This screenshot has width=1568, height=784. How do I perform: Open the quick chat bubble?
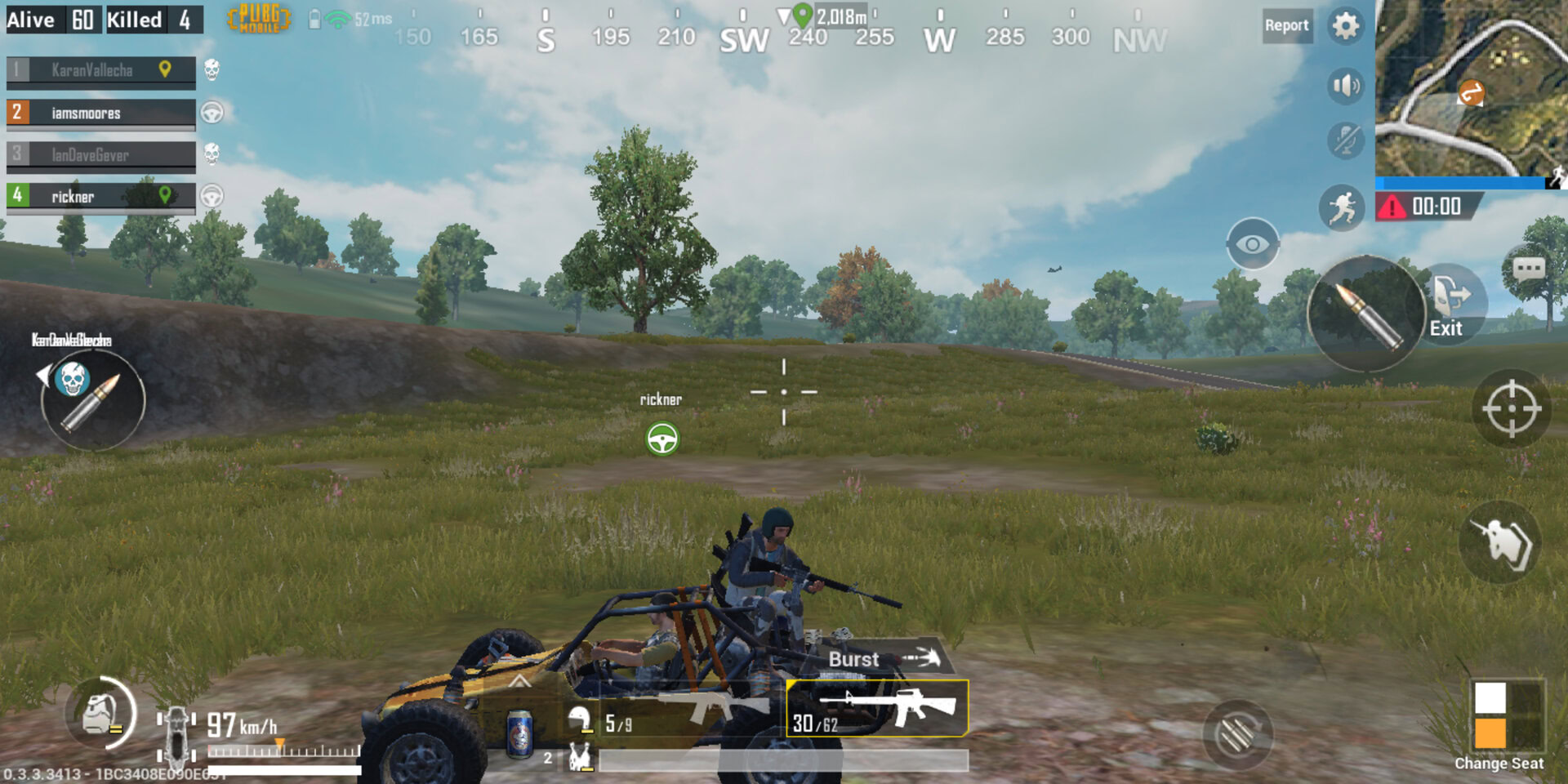click(x=1528, y=269)
